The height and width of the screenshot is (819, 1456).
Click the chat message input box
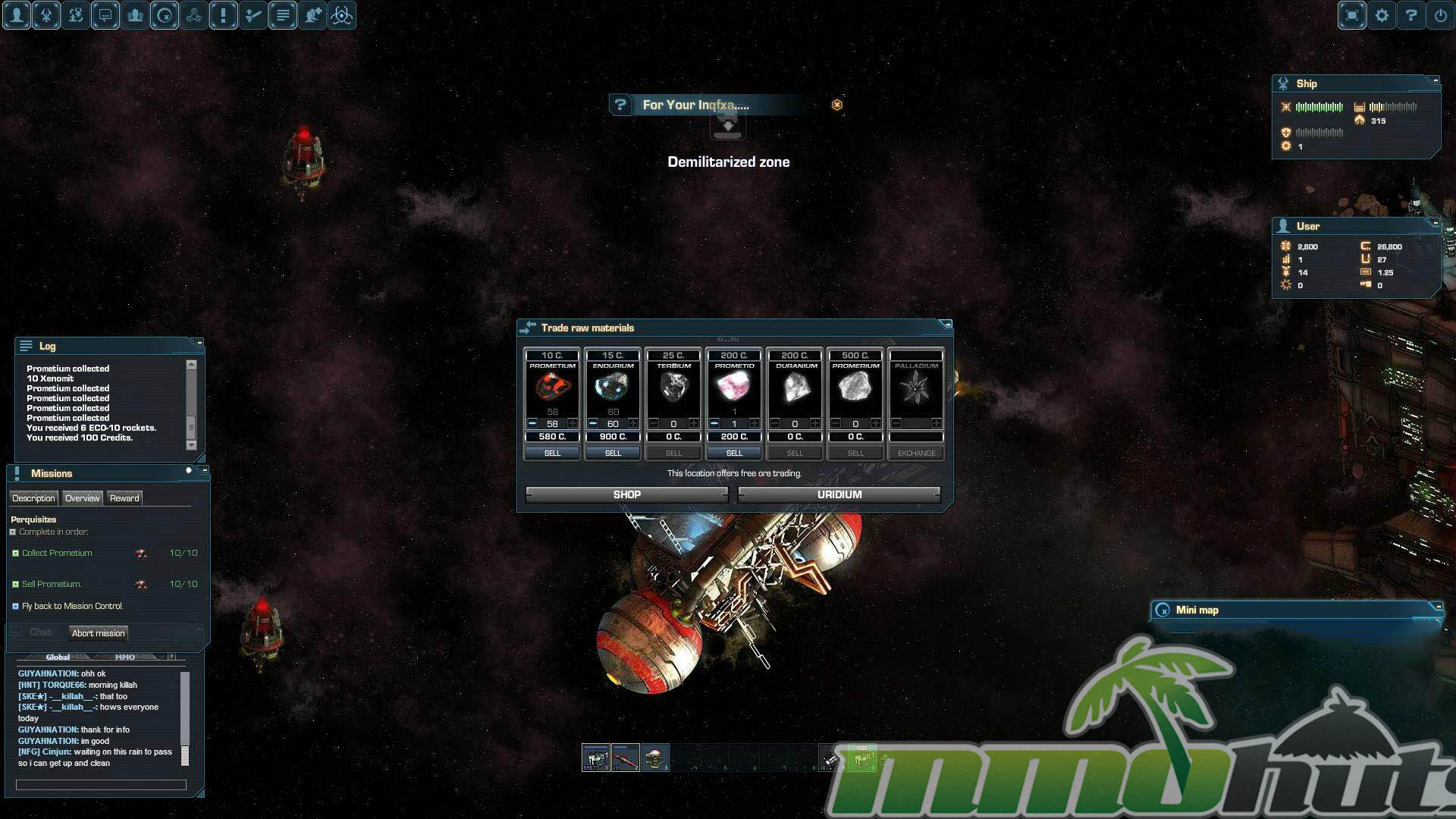(101, 785)
